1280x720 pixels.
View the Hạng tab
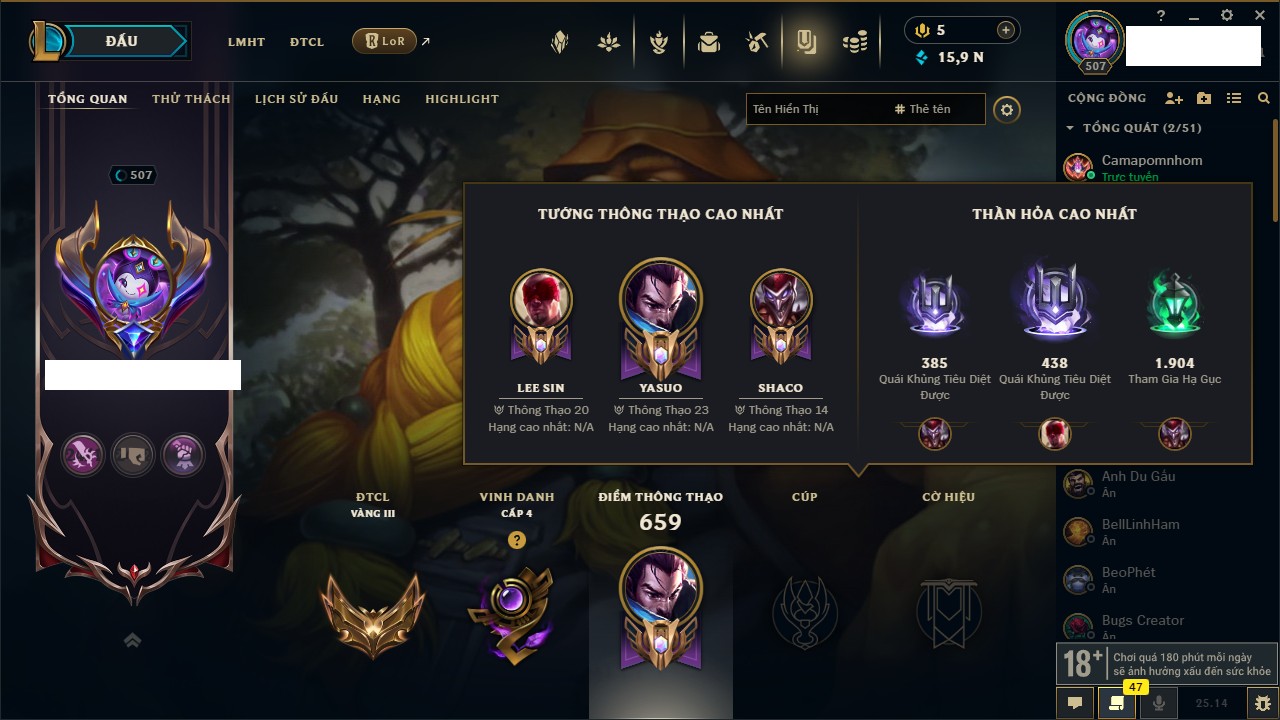click(x=381, y=99)
